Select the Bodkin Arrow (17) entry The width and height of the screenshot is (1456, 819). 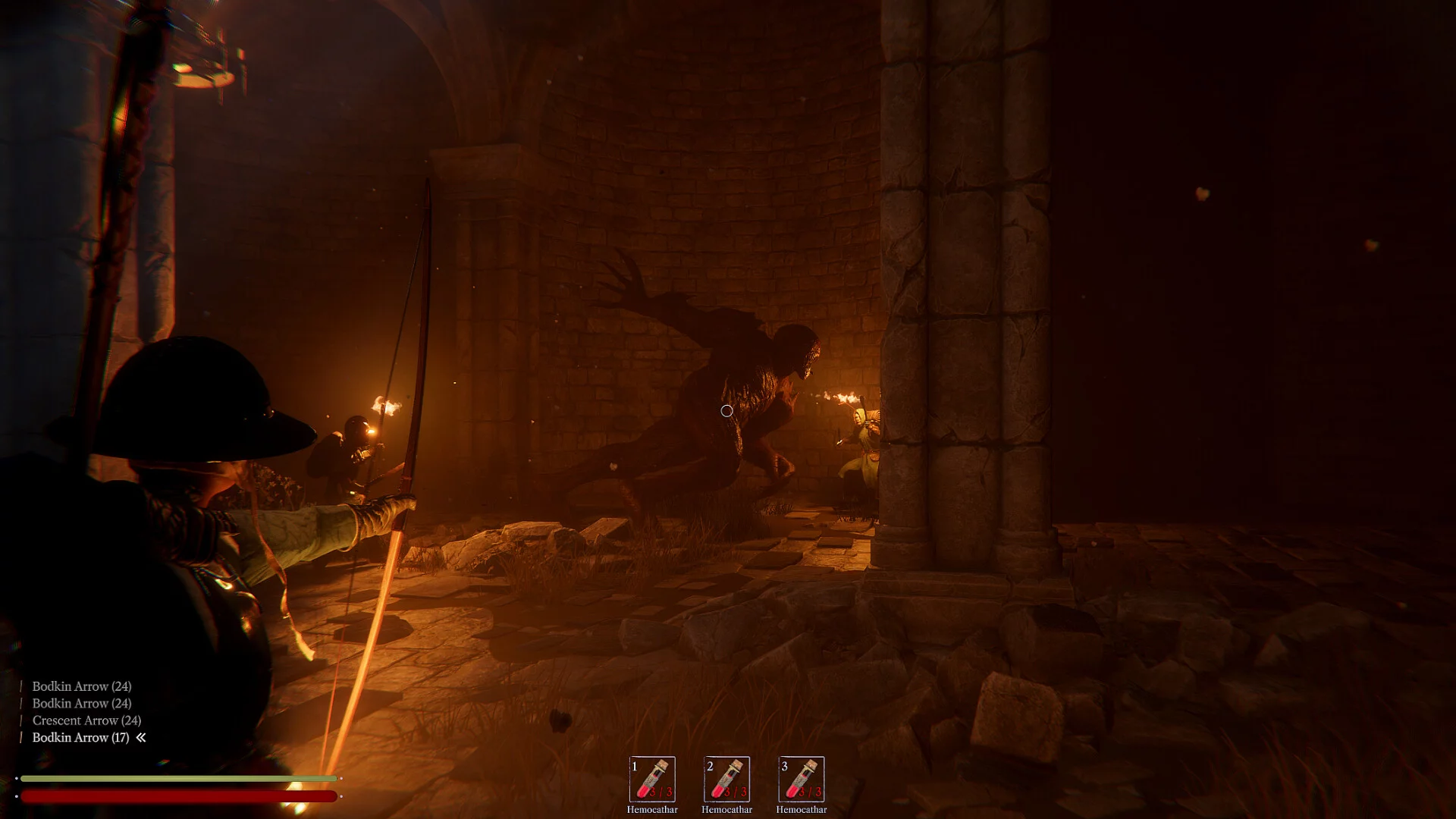click(x=80, y=737)
